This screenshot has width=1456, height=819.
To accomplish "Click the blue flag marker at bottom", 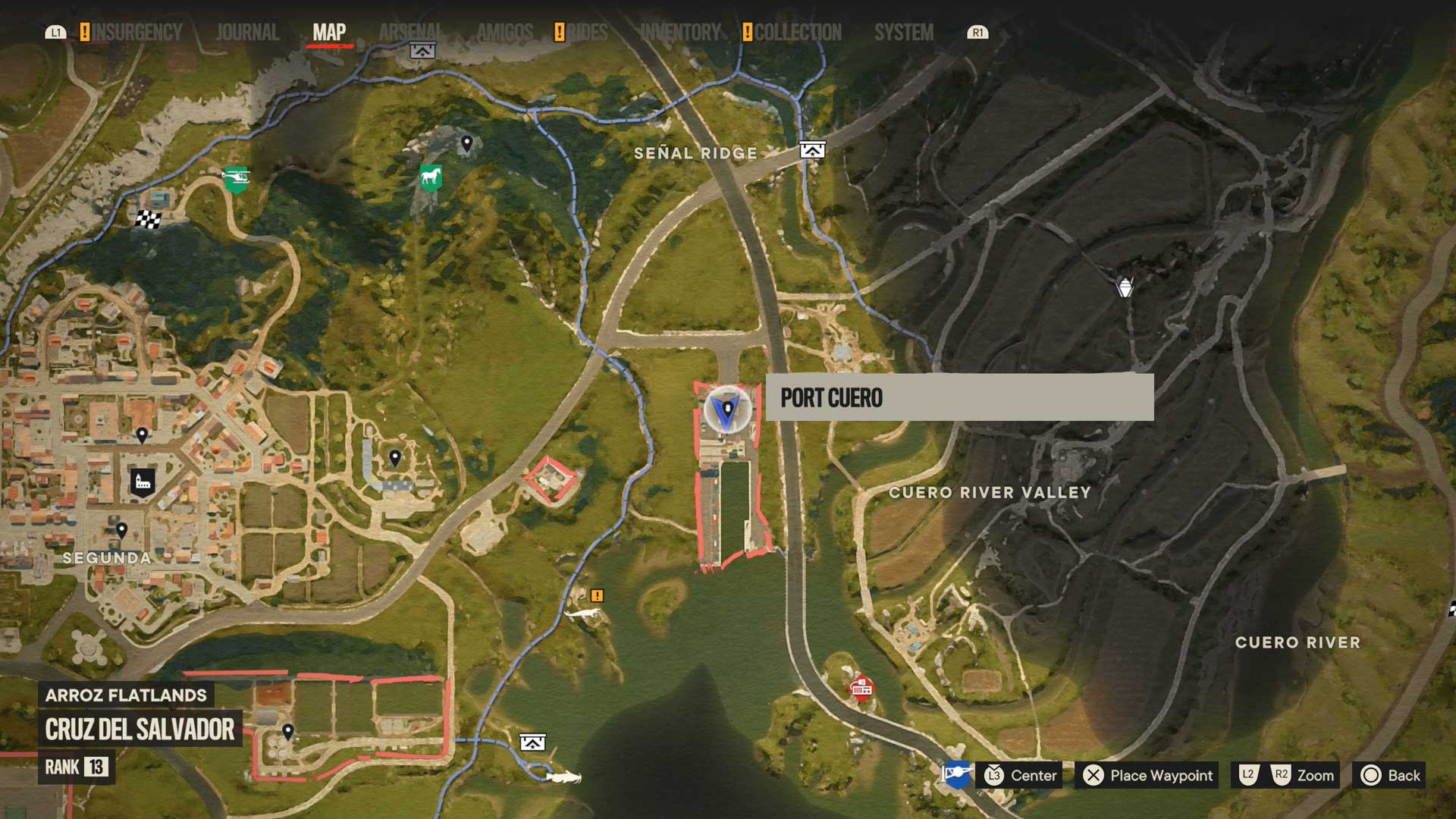I will click(x=956, y=773).
